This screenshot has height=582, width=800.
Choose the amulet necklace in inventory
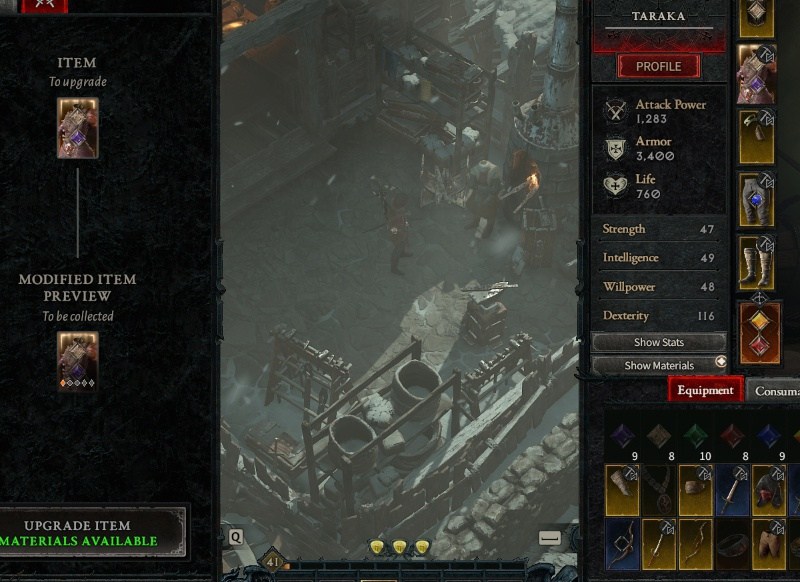click(659, 490)
